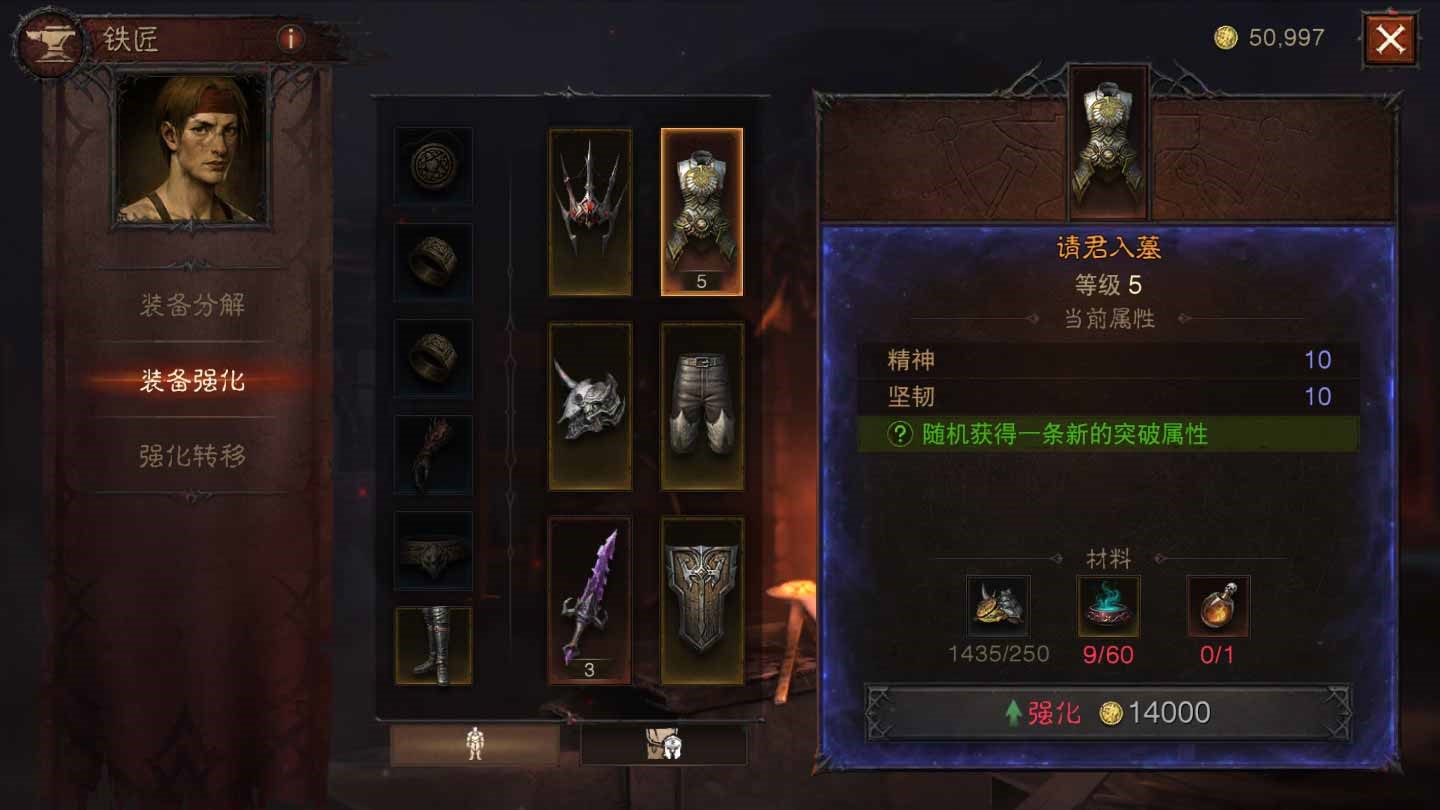Click the scrap materials icon
The width and height of the screenshot is (1440, 810).
(x=1000, y=605)
